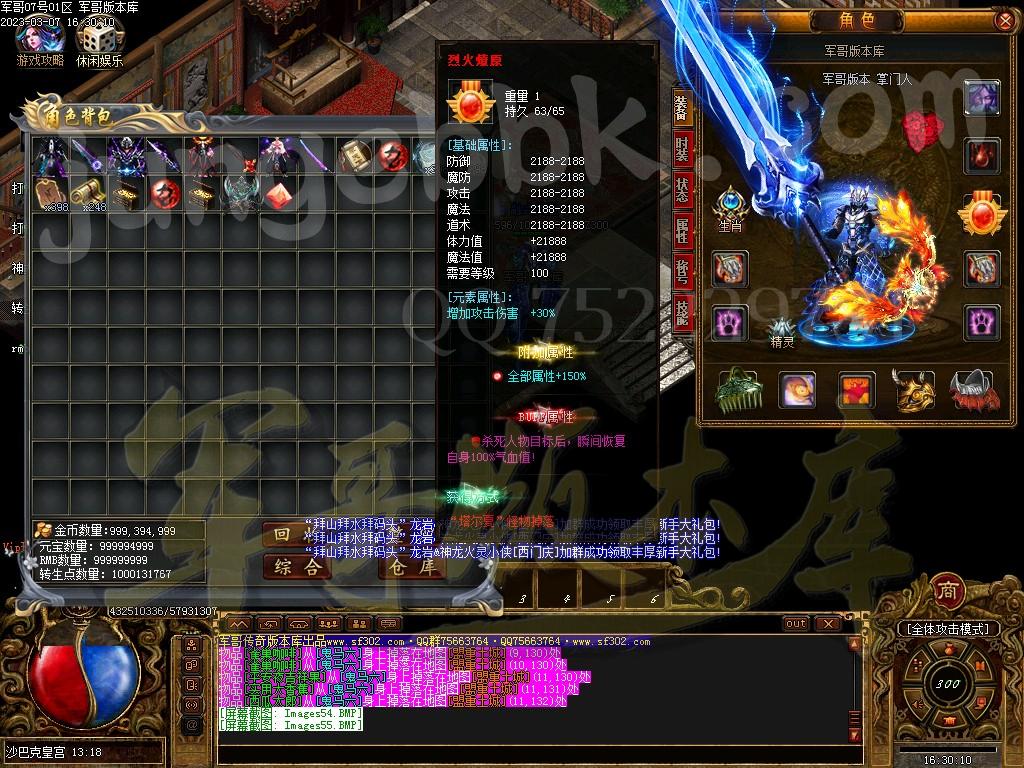Toggle the 全体攻击模式 attack mode
This screenshot has width=1024, height=768.
(x=949, y=629)
